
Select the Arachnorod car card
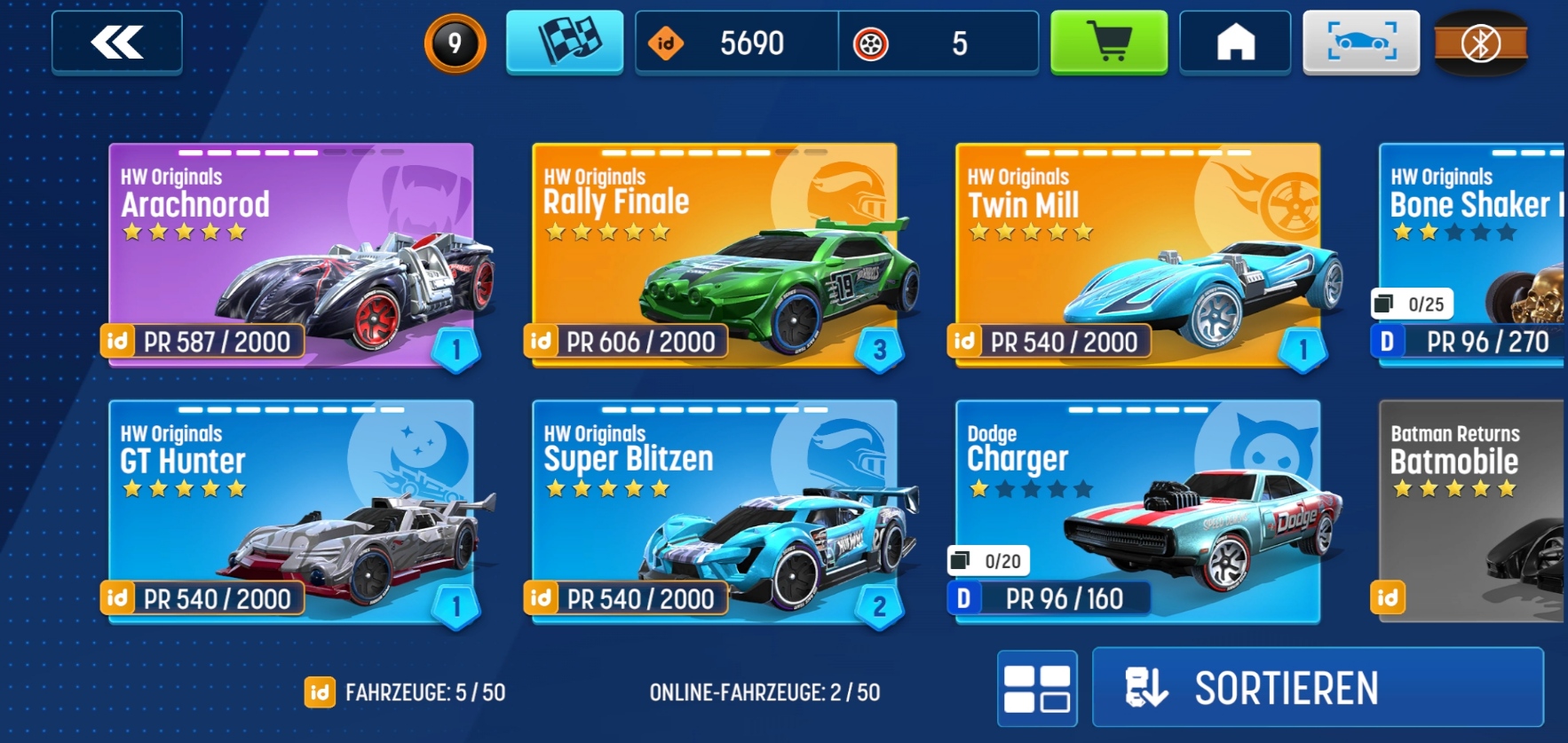(x=291, y=255)
